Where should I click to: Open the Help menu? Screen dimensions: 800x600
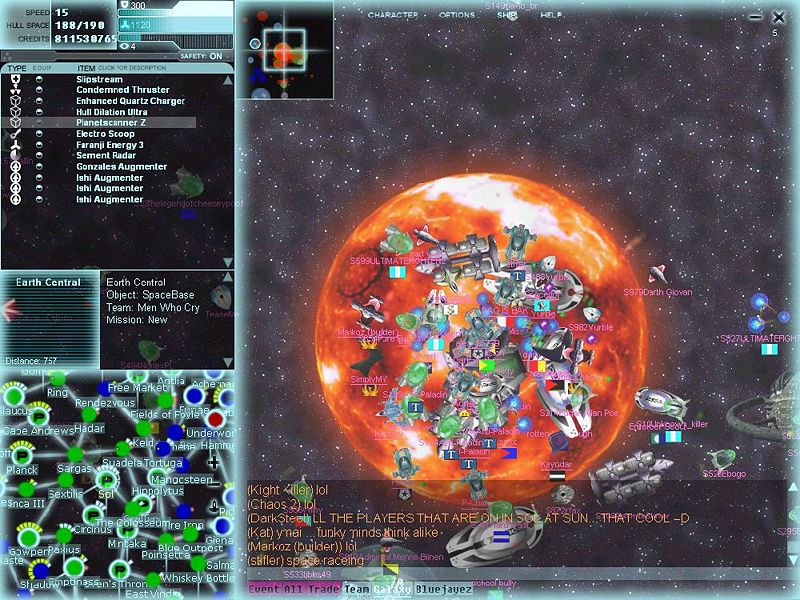(x=546, y=16)
